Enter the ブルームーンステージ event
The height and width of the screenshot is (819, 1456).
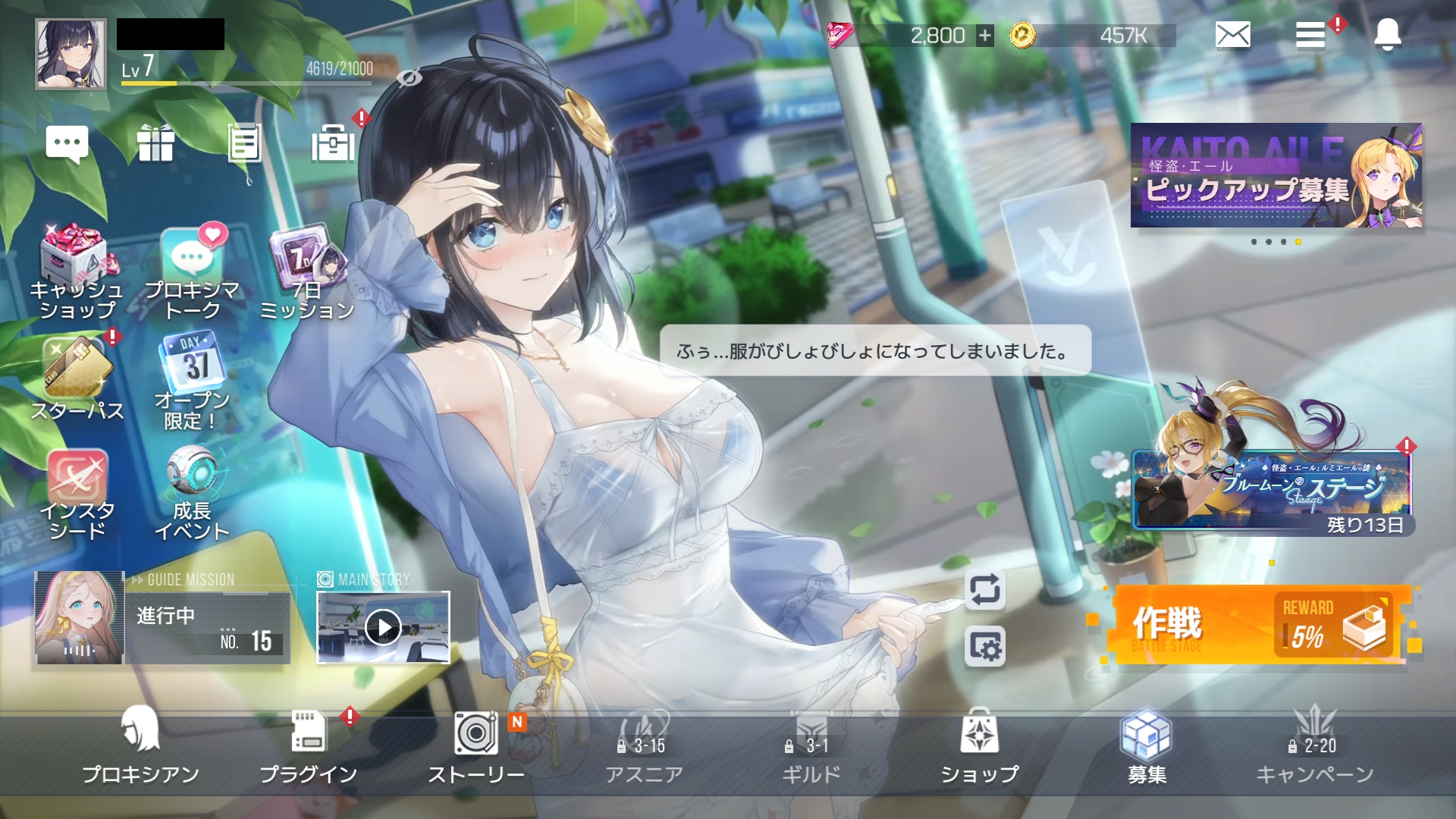click(1272, 489)
